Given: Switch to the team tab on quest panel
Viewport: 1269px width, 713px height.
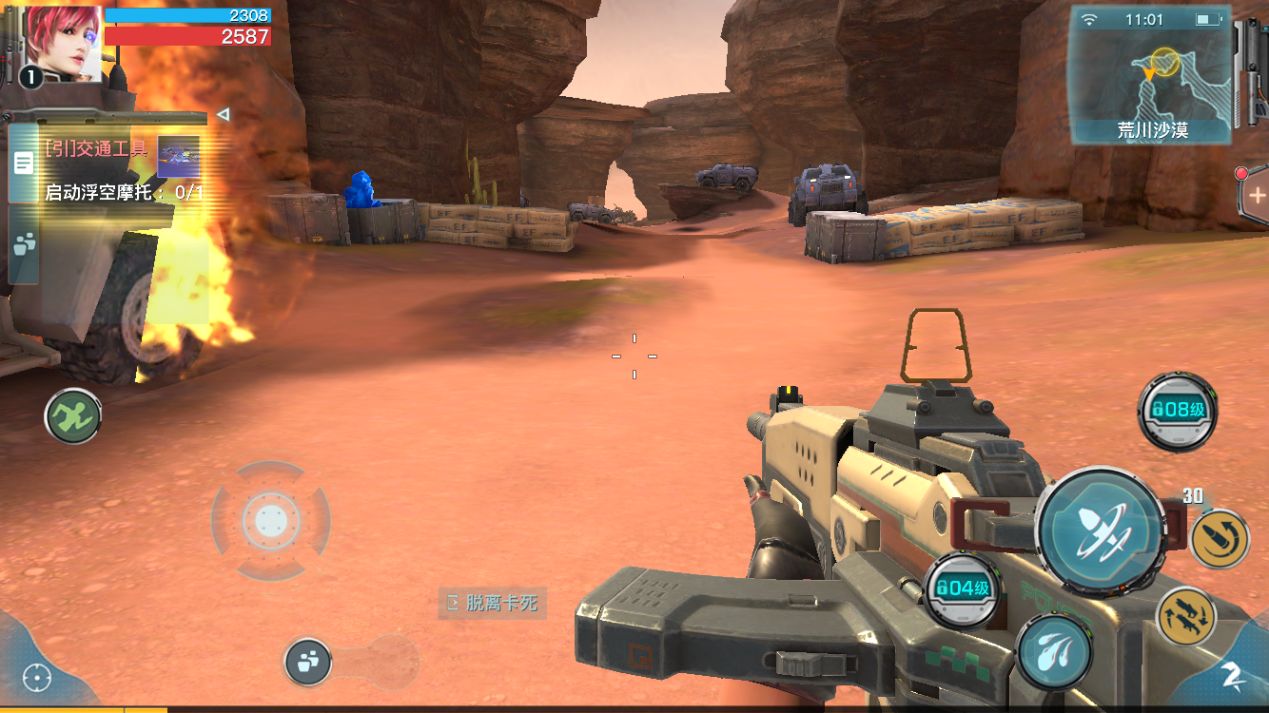Looking at the screenshot, I should point(23,244).
